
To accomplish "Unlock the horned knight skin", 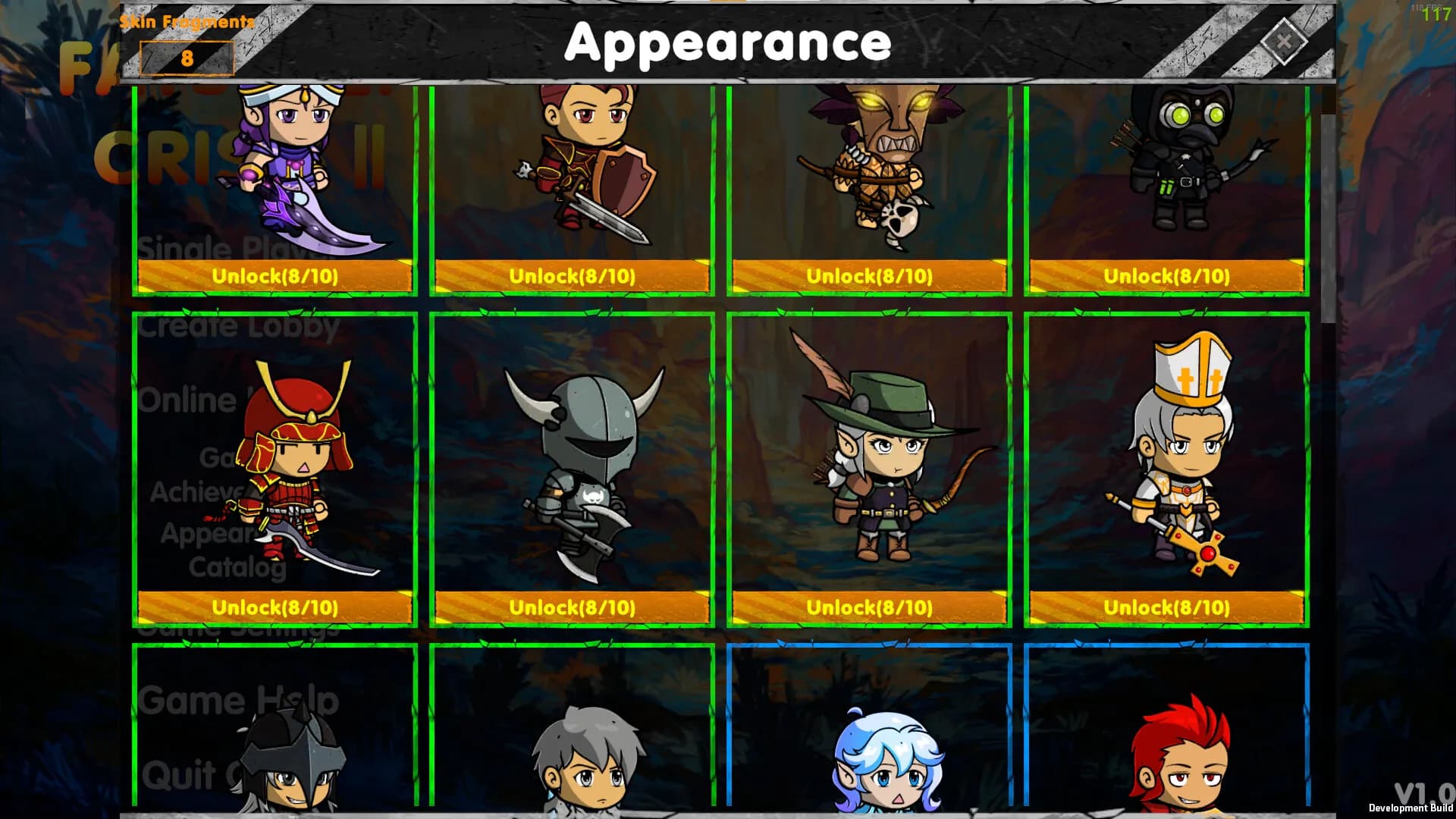I will click(571, 607).
